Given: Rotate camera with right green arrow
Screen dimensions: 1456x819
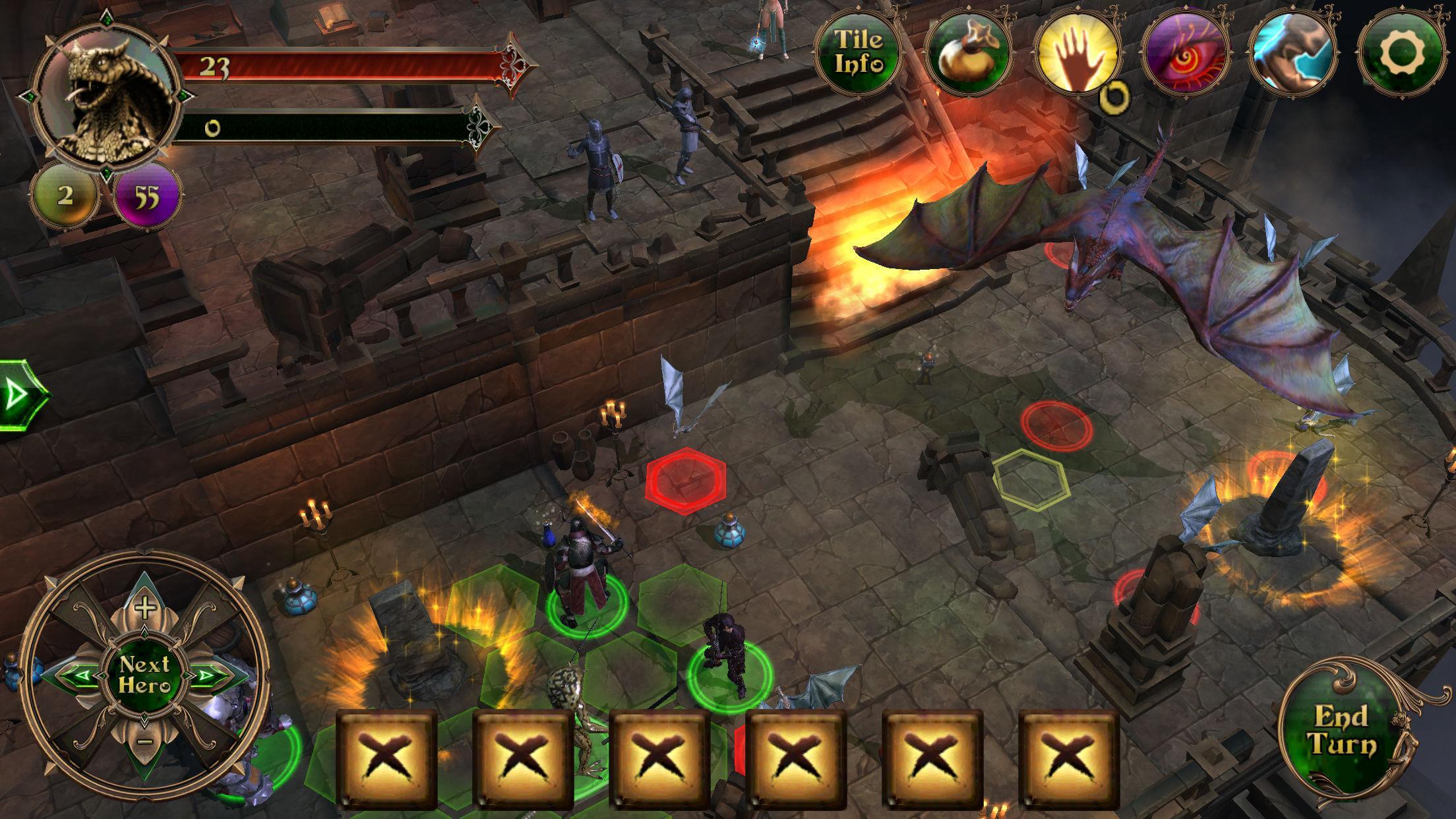Looking at the screenshot, I should point(210,675).
